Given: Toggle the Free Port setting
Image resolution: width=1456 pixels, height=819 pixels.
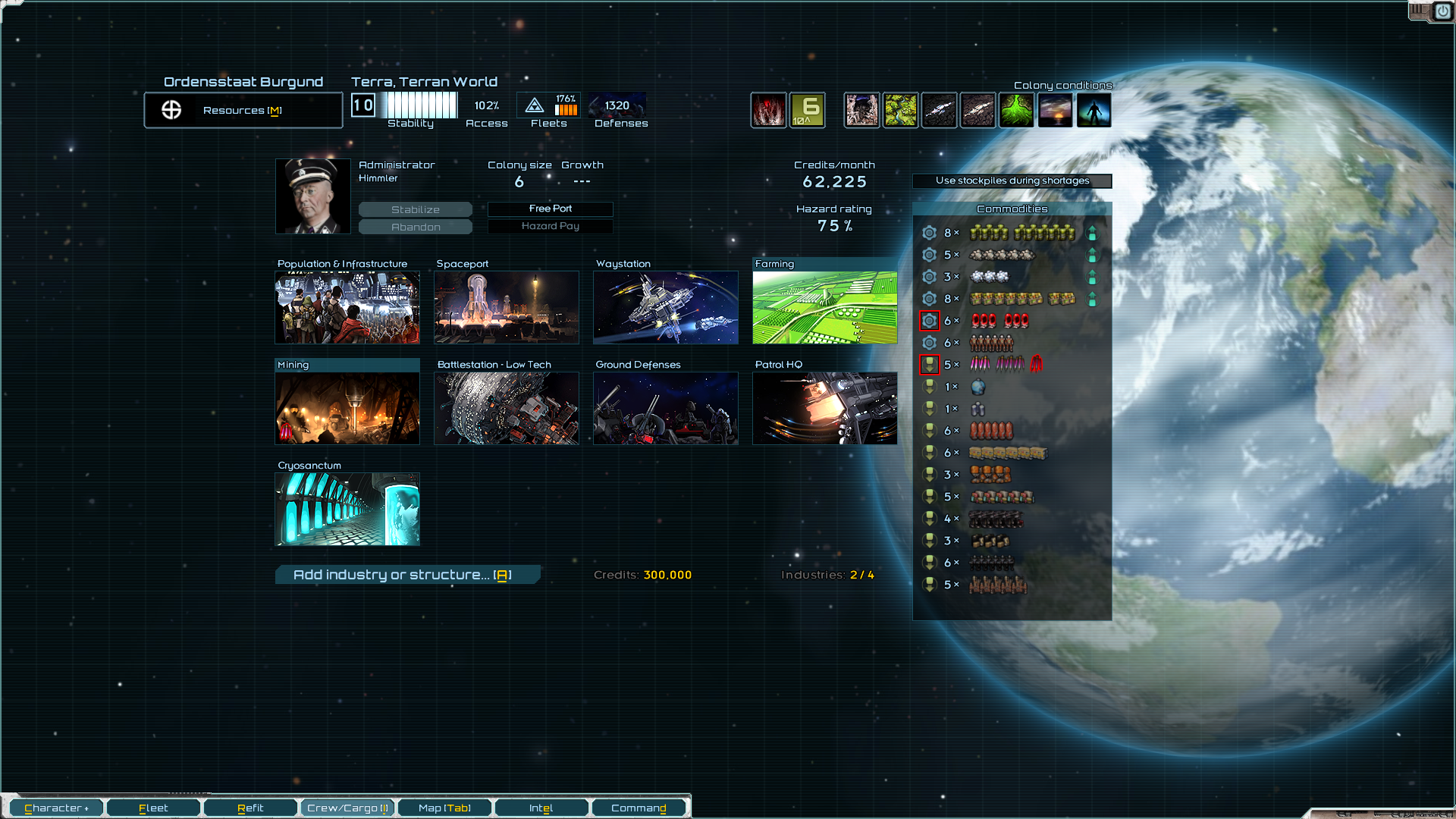Looking at the screenshot, I should point(551,209).
